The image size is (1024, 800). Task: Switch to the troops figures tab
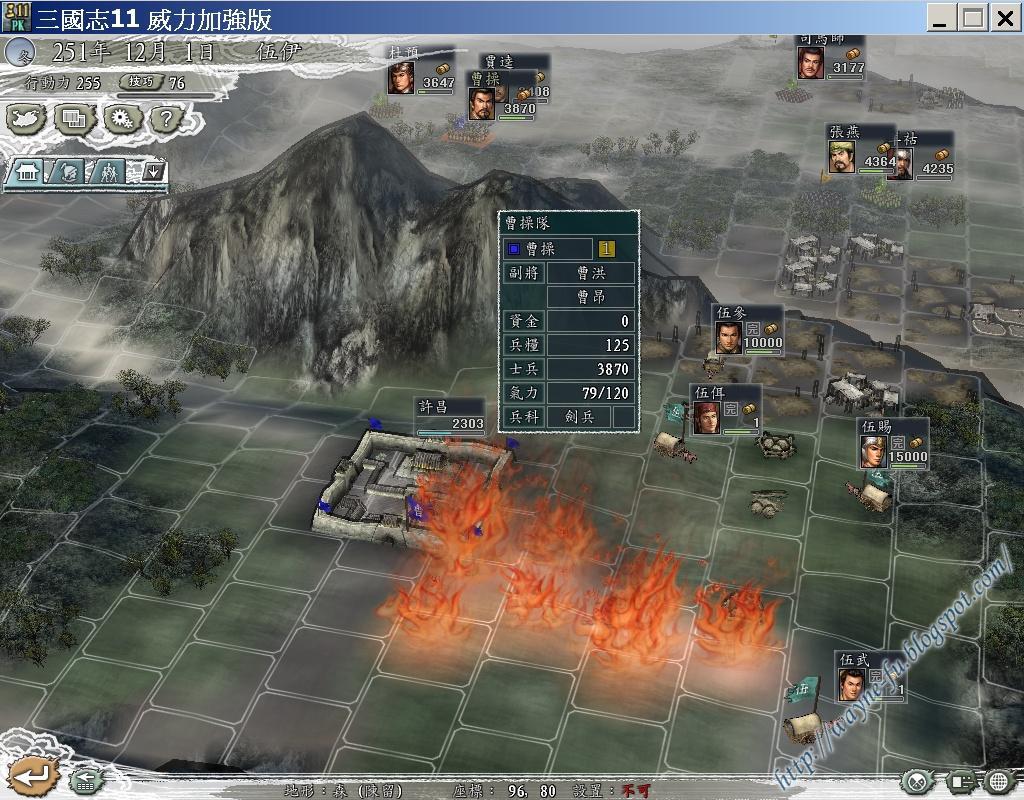click(110, 172)
